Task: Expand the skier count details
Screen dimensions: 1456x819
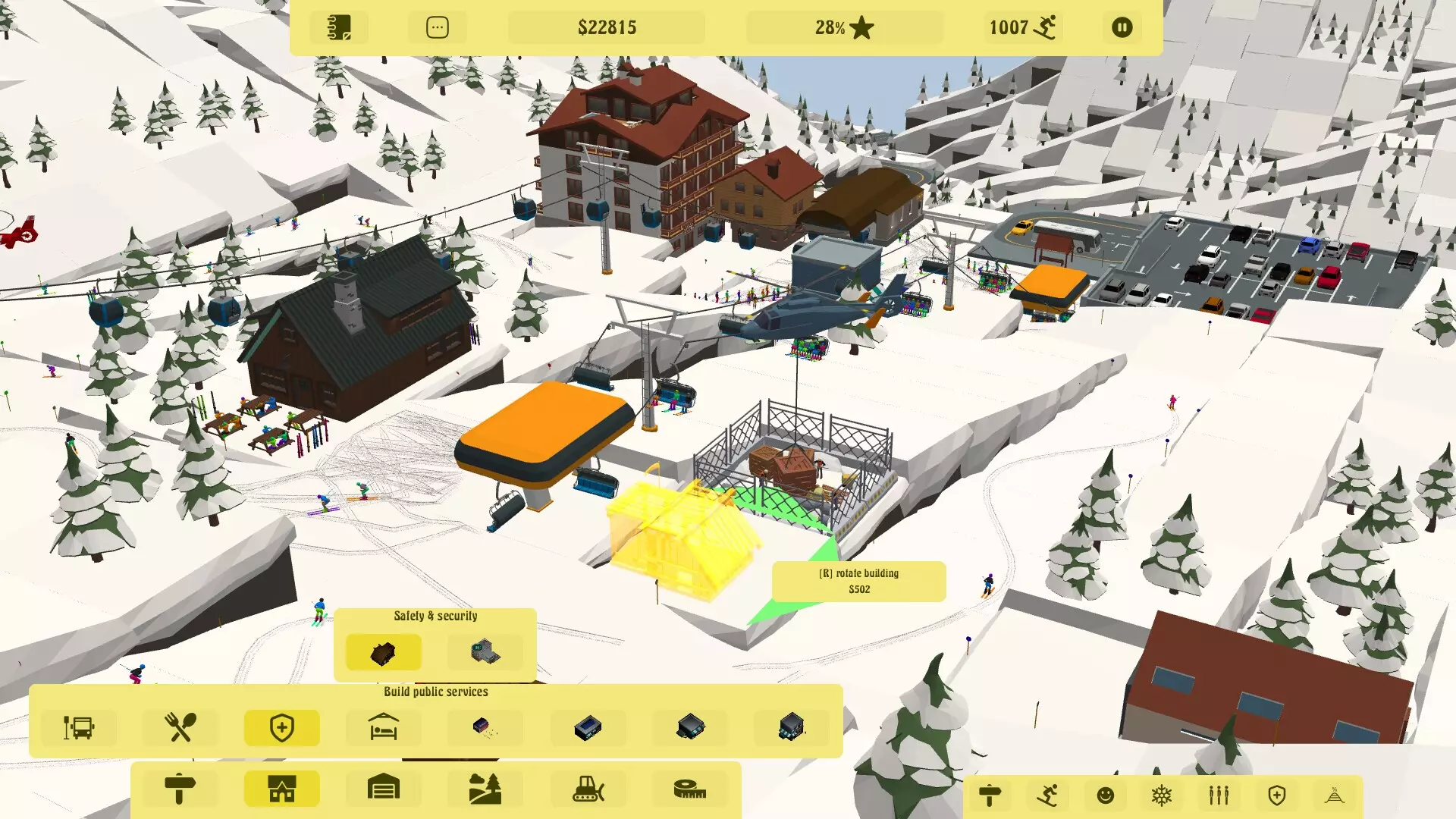Action: [x=1022, y=28]
